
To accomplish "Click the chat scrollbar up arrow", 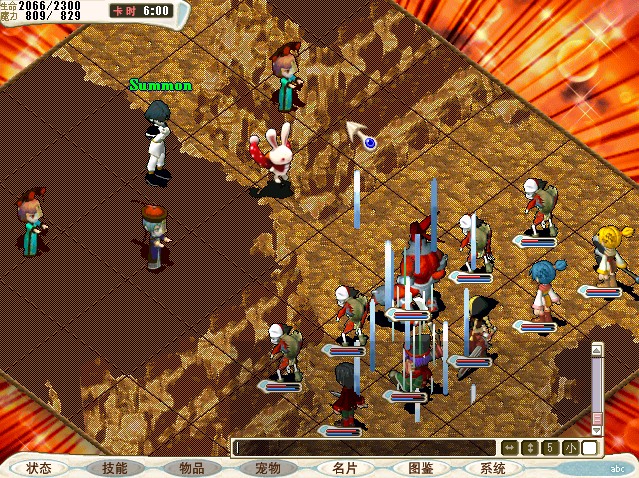I will tap(597, 350).
